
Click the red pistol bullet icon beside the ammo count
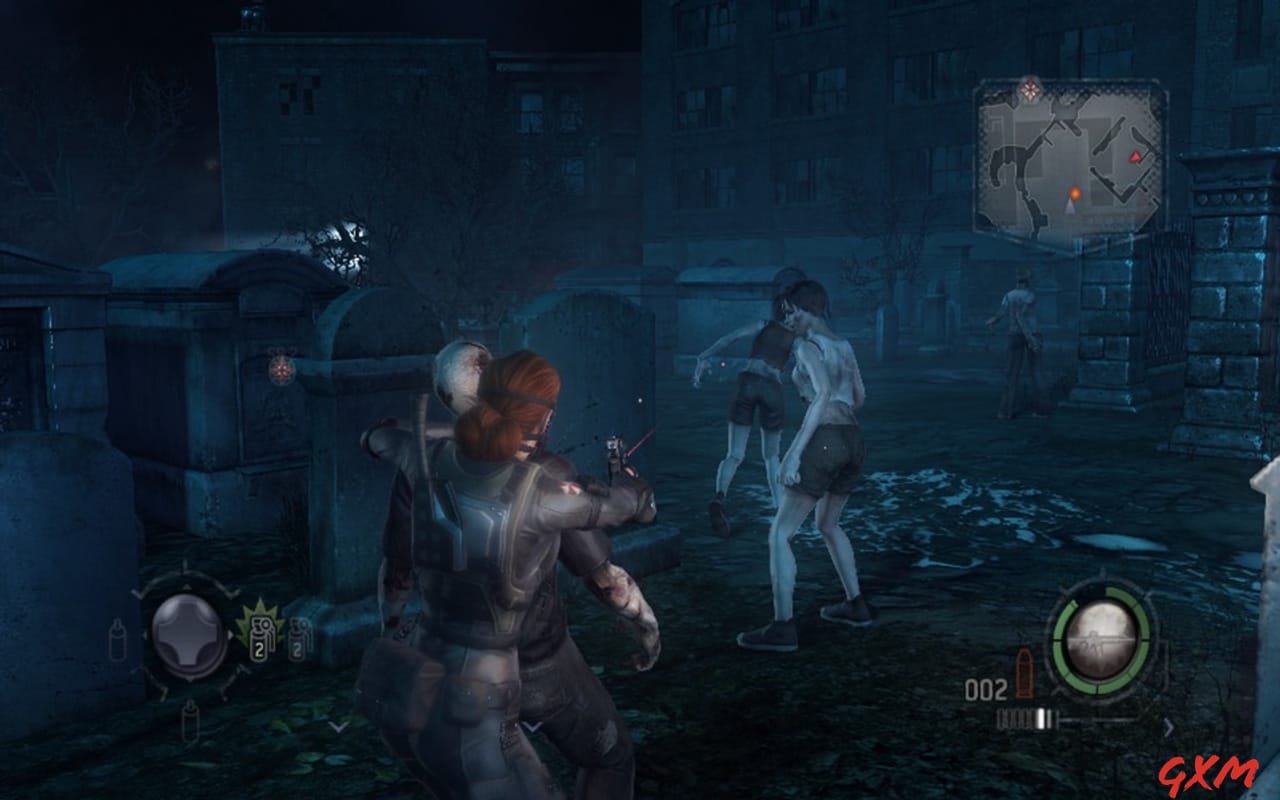tap(1024, 672)
